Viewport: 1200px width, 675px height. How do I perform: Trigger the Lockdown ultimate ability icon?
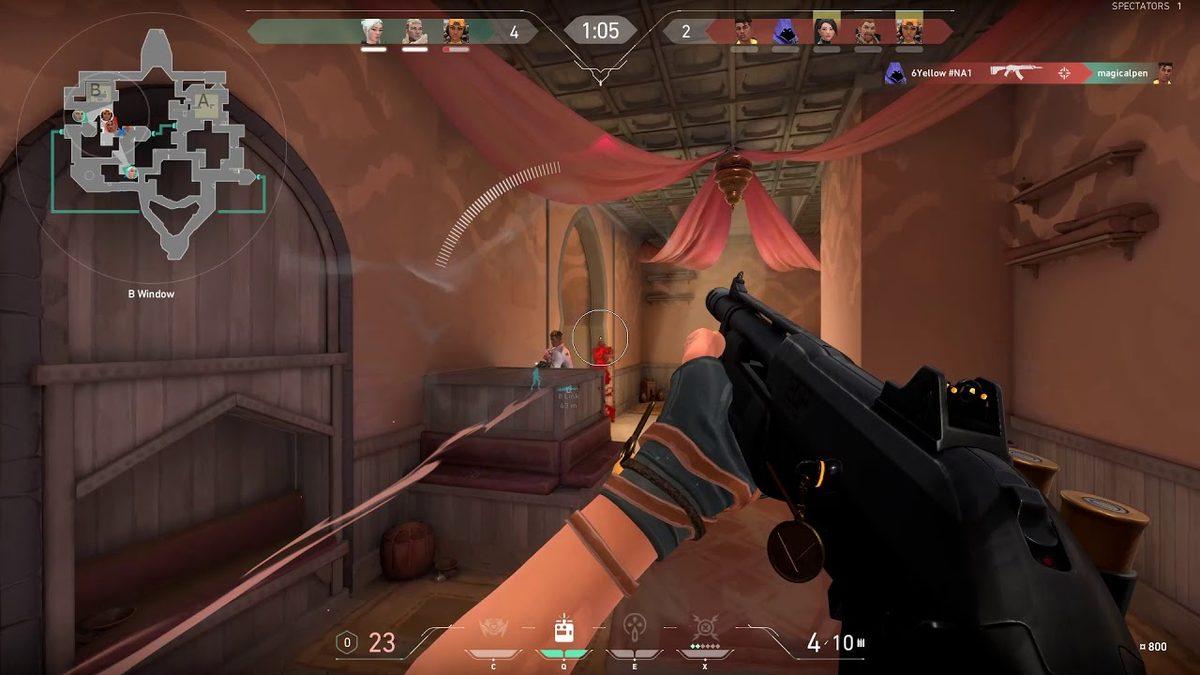click(x=705, y=629)
